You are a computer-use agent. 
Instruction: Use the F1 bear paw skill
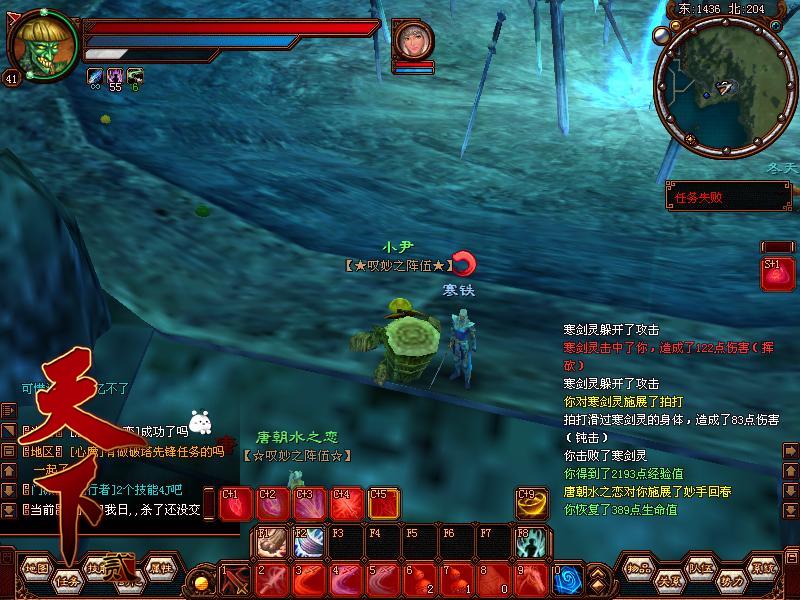click(x=272, y=541)
